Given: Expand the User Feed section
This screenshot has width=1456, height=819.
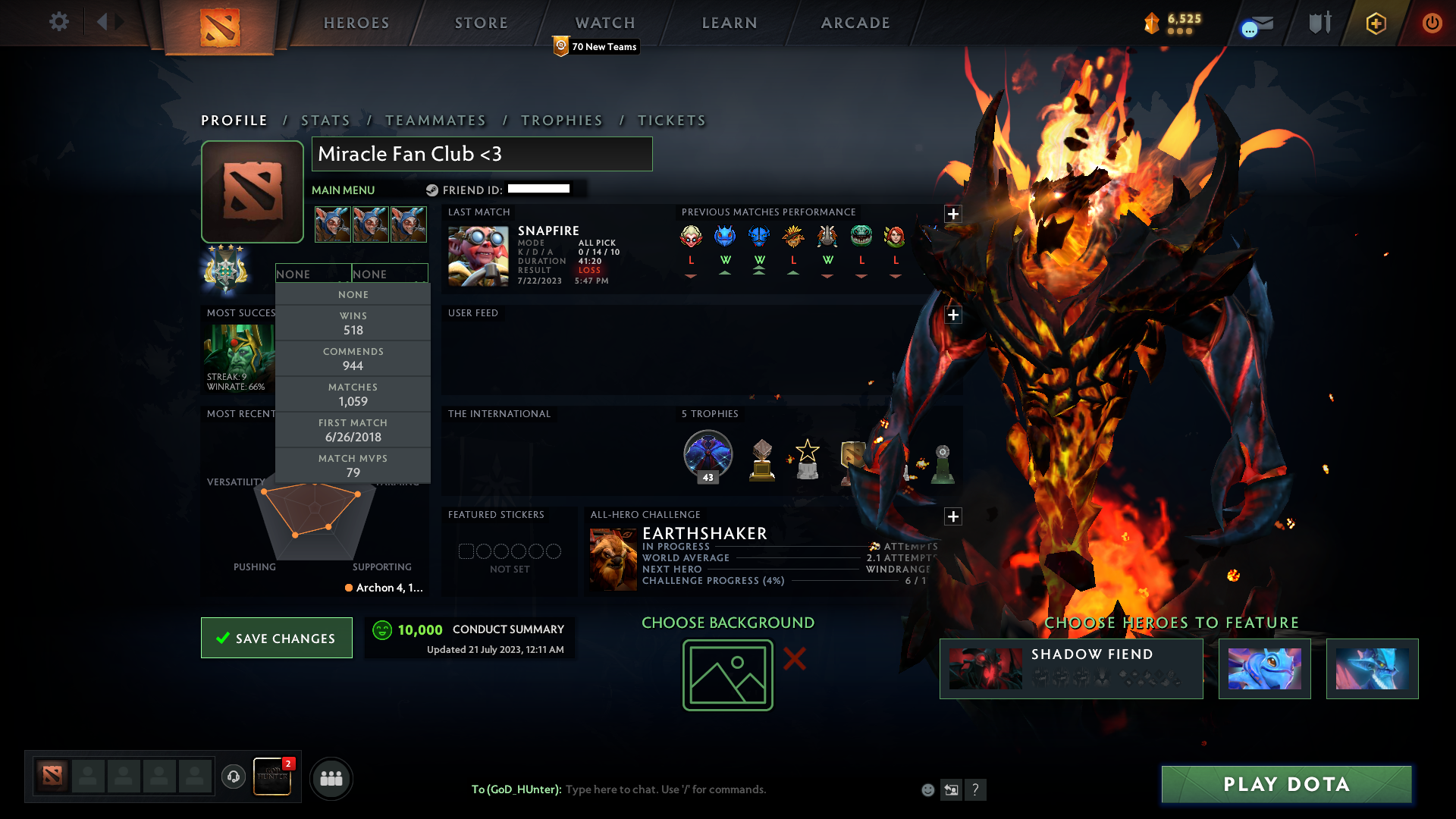Looking at the screenshot, I should 953,314.
